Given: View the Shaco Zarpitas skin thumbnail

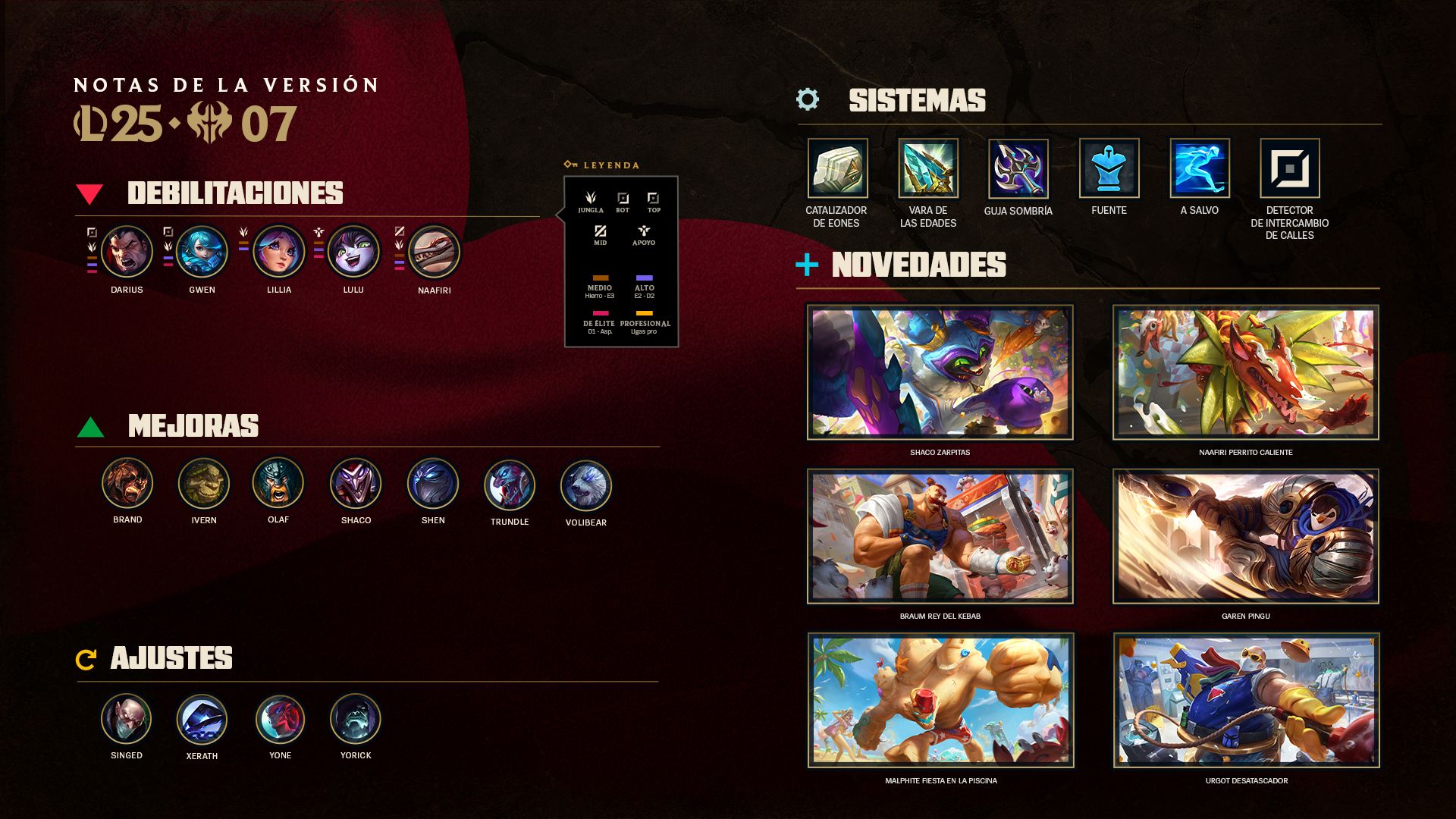Looking at the screenshot, I should (x=940, y=372).
